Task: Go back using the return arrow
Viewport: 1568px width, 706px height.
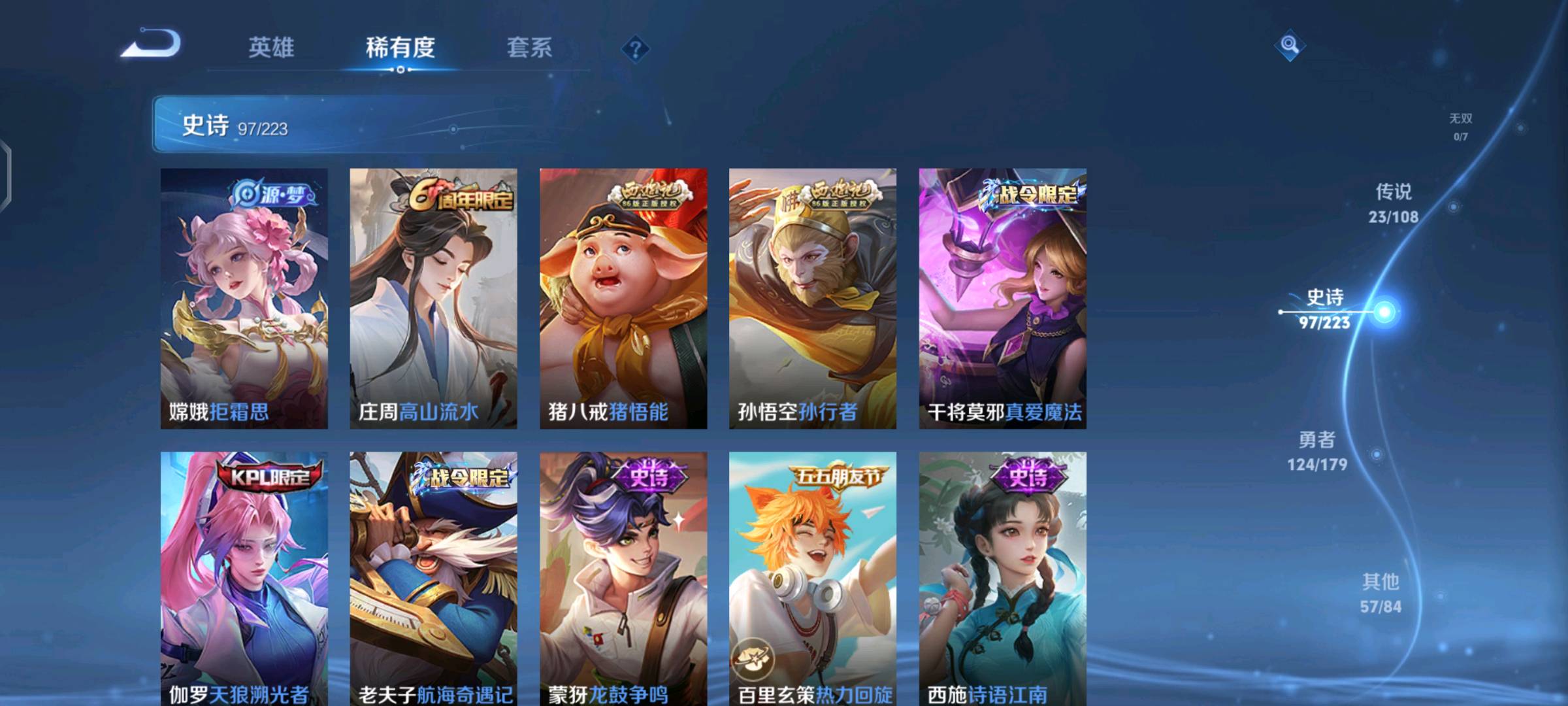Action: [x=152, y=44]
